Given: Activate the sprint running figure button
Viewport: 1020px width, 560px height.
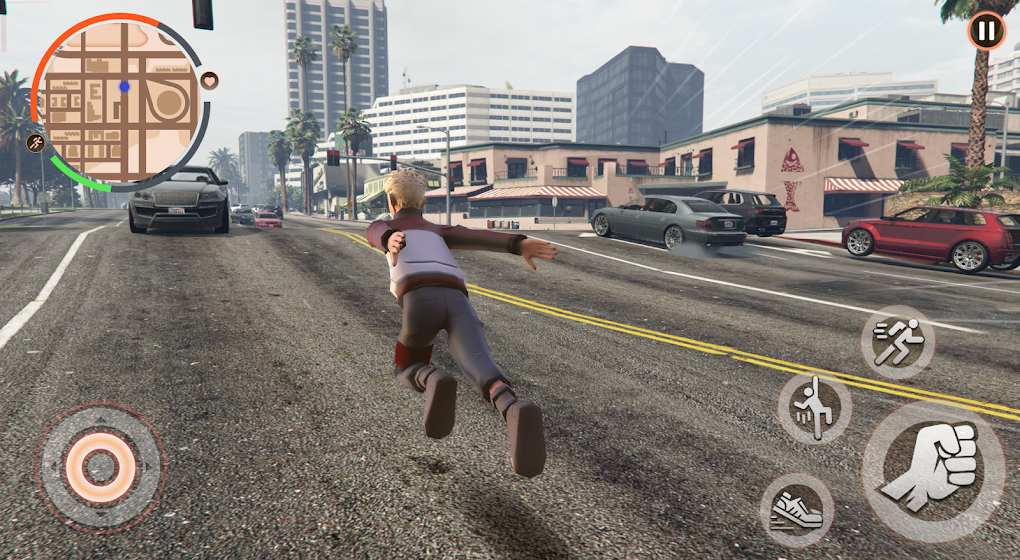Looking at the screenshot, I should click(897, 342).
